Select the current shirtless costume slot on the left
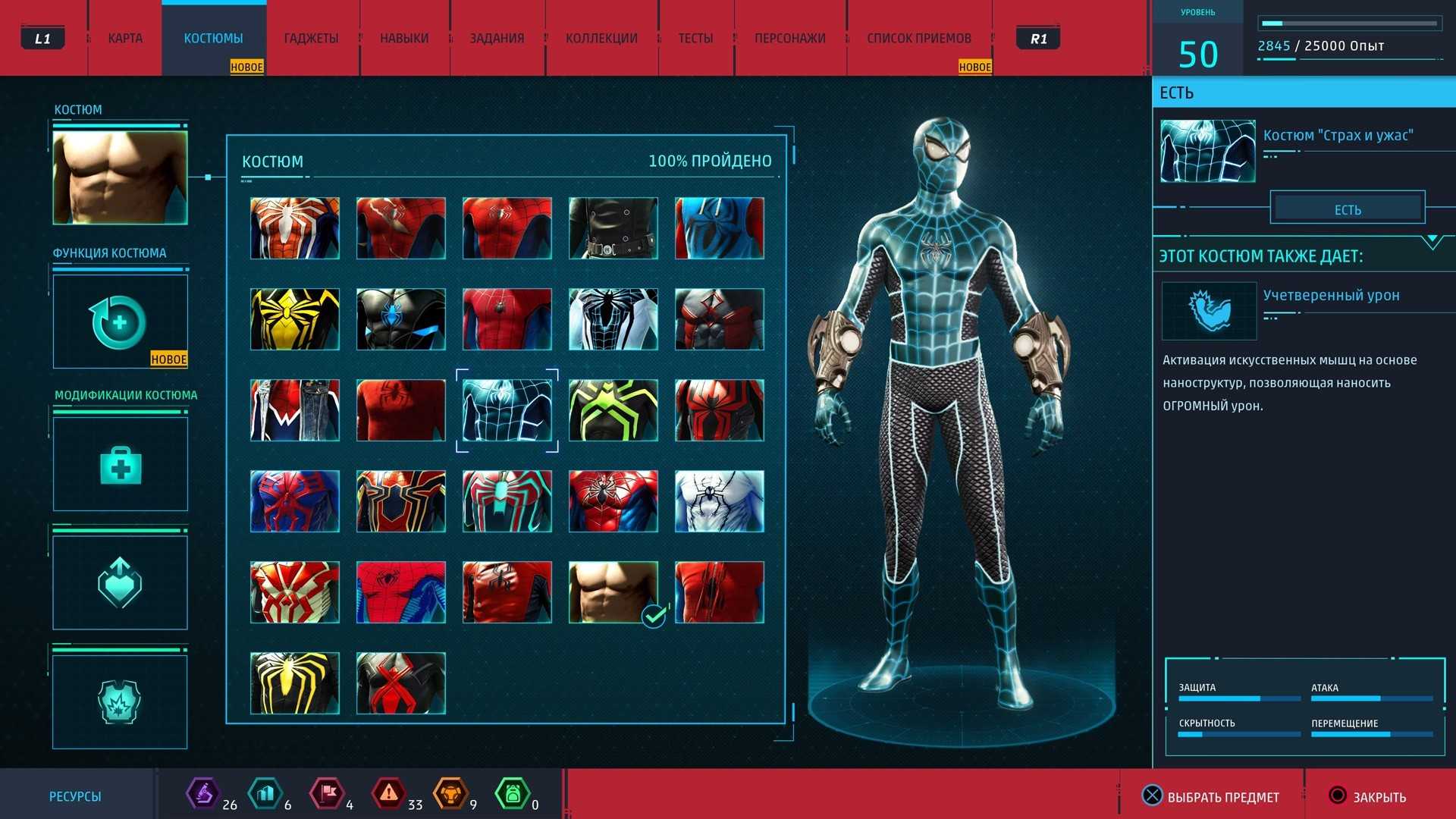Viewport: 1456px width, 819px height. pos(120,177)
